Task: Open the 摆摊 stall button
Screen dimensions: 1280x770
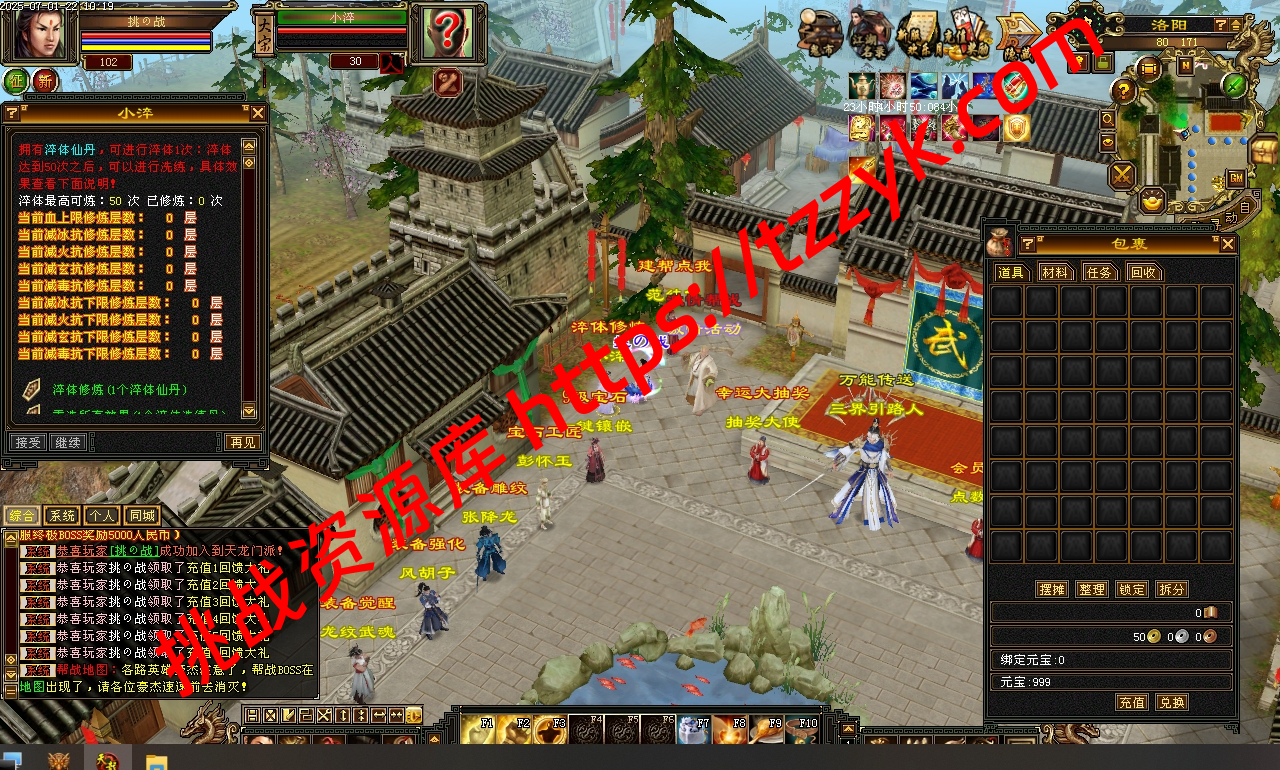Action: [x=1052, y=589]
